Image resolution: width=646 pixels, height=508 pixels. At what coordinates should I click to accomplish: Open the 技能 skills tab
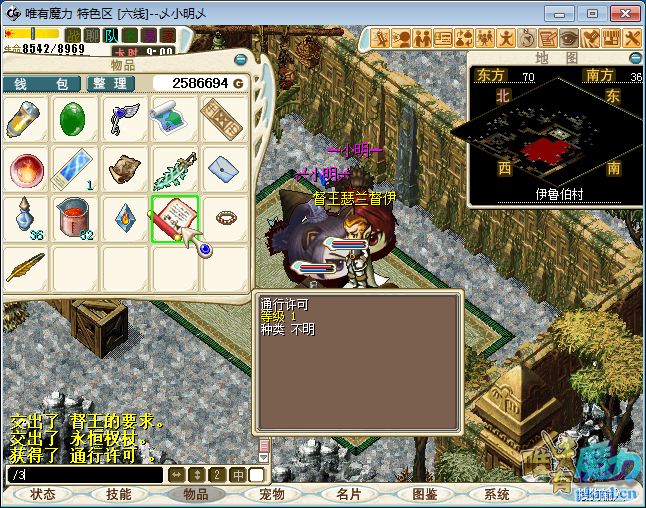119,494
